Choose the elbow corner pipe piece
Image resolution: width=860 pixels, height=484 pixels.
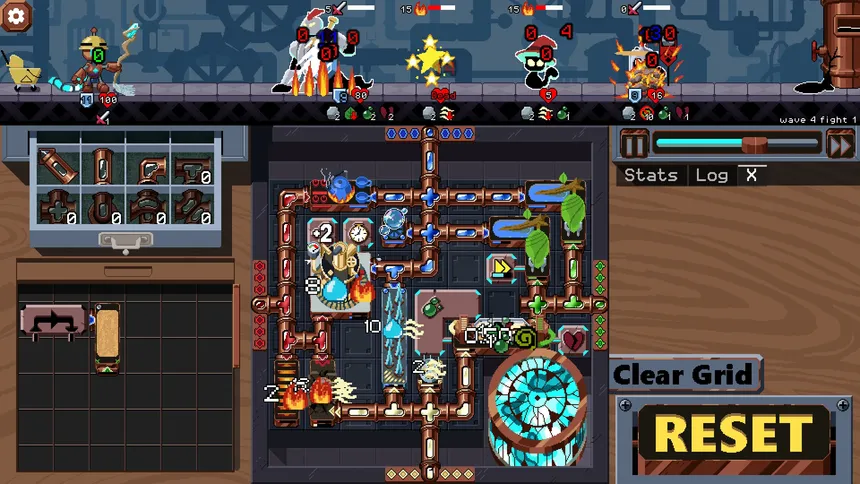148,165
